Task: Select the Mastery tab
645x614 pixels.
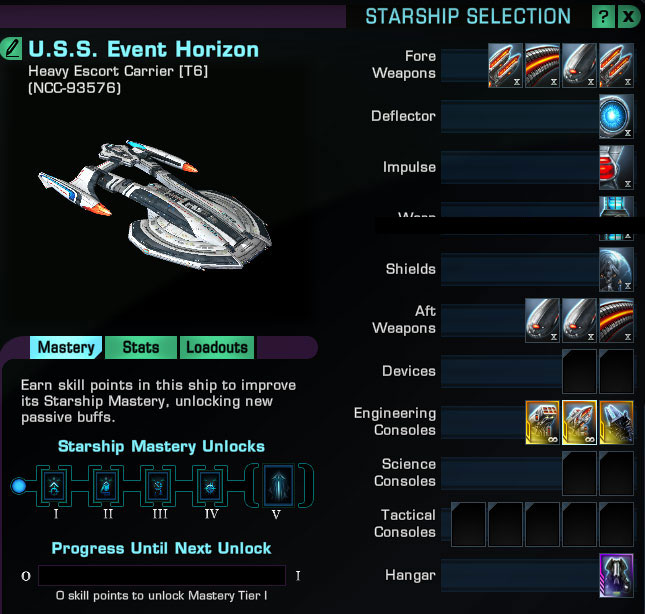Action: tap(66, 347)
